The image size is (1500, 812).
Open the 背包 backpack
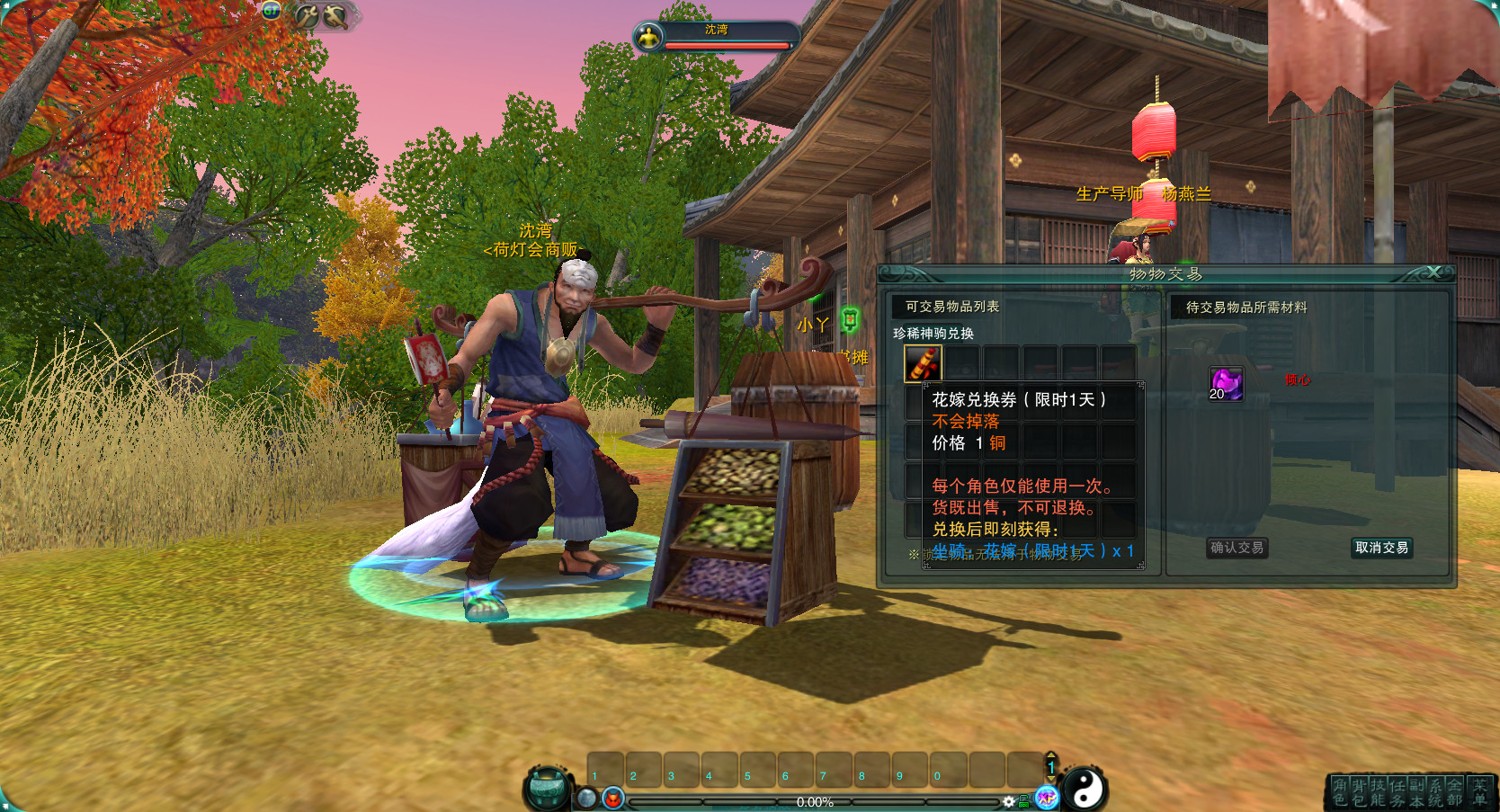[x=1359, y=792]
